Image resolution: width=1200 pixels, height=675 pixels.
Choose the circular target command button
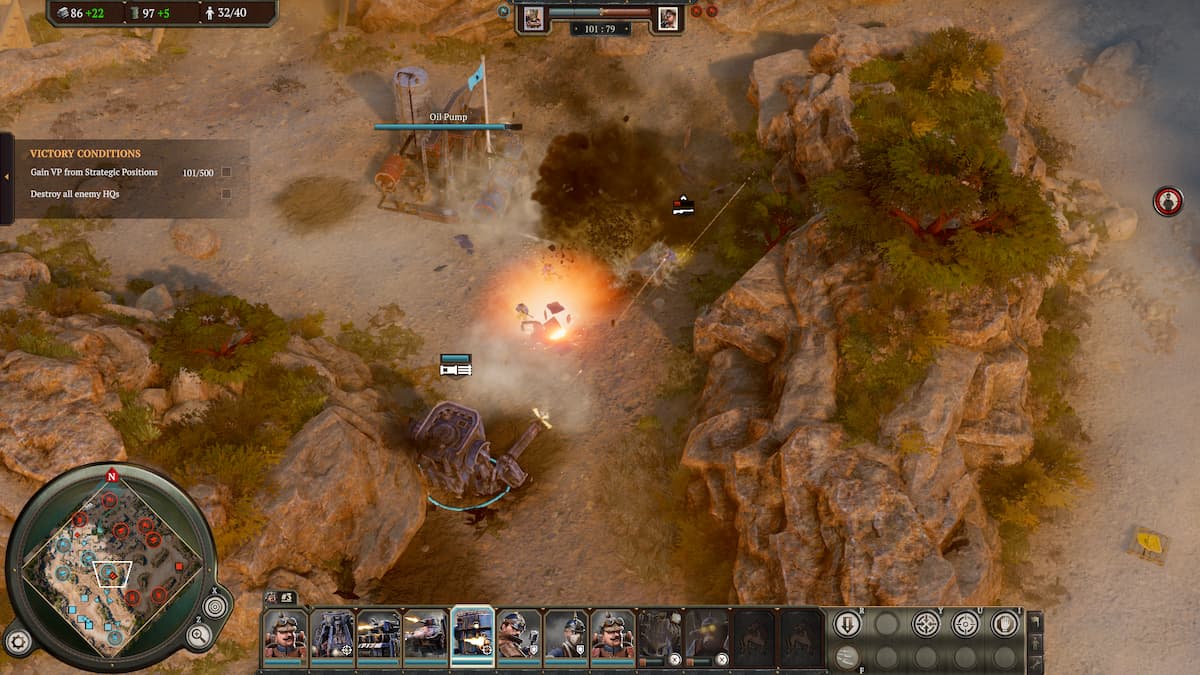click(965, 624)
